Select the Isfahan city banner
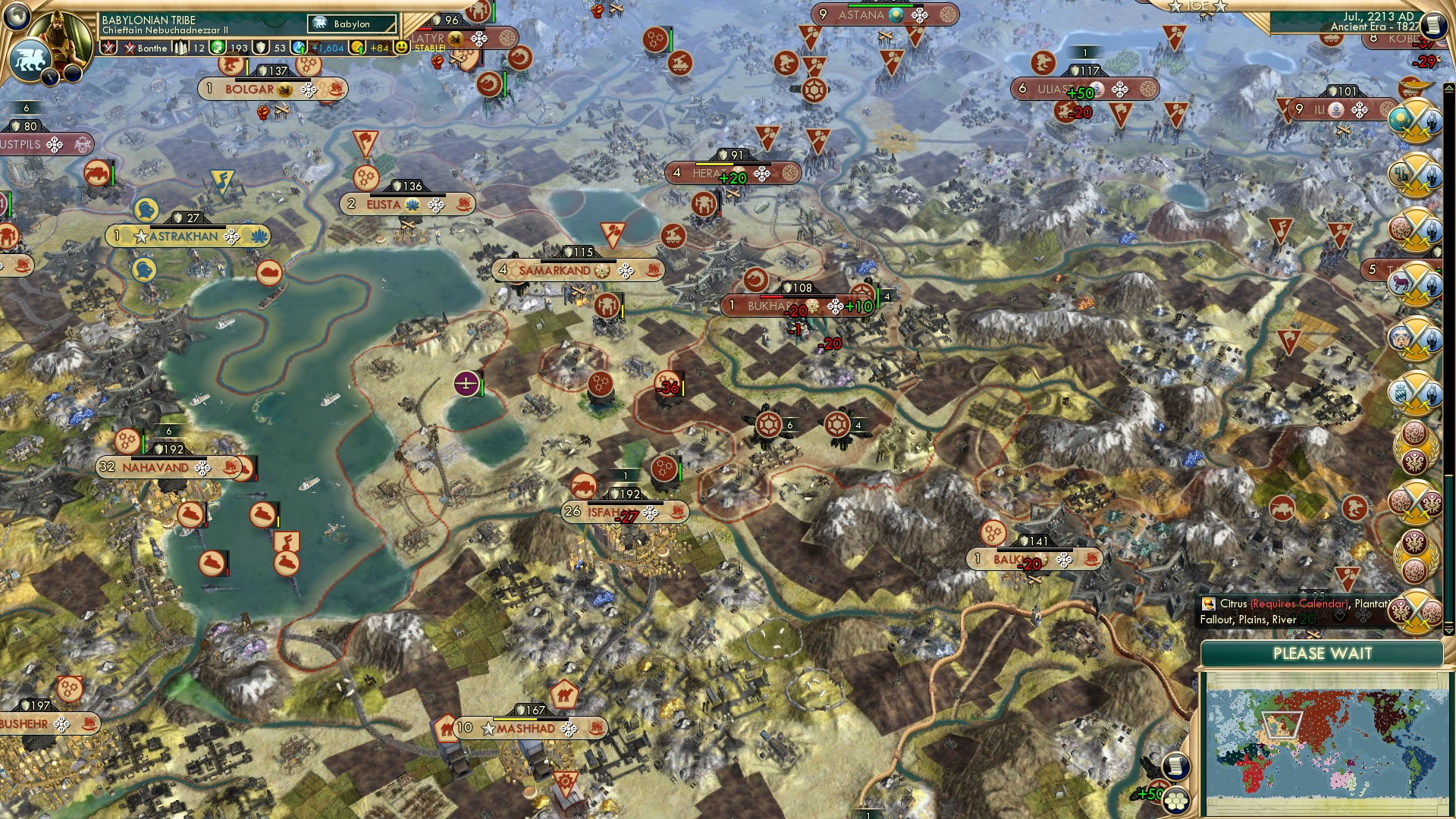Screen dimensions: 1456x819 tap(614, 512)
